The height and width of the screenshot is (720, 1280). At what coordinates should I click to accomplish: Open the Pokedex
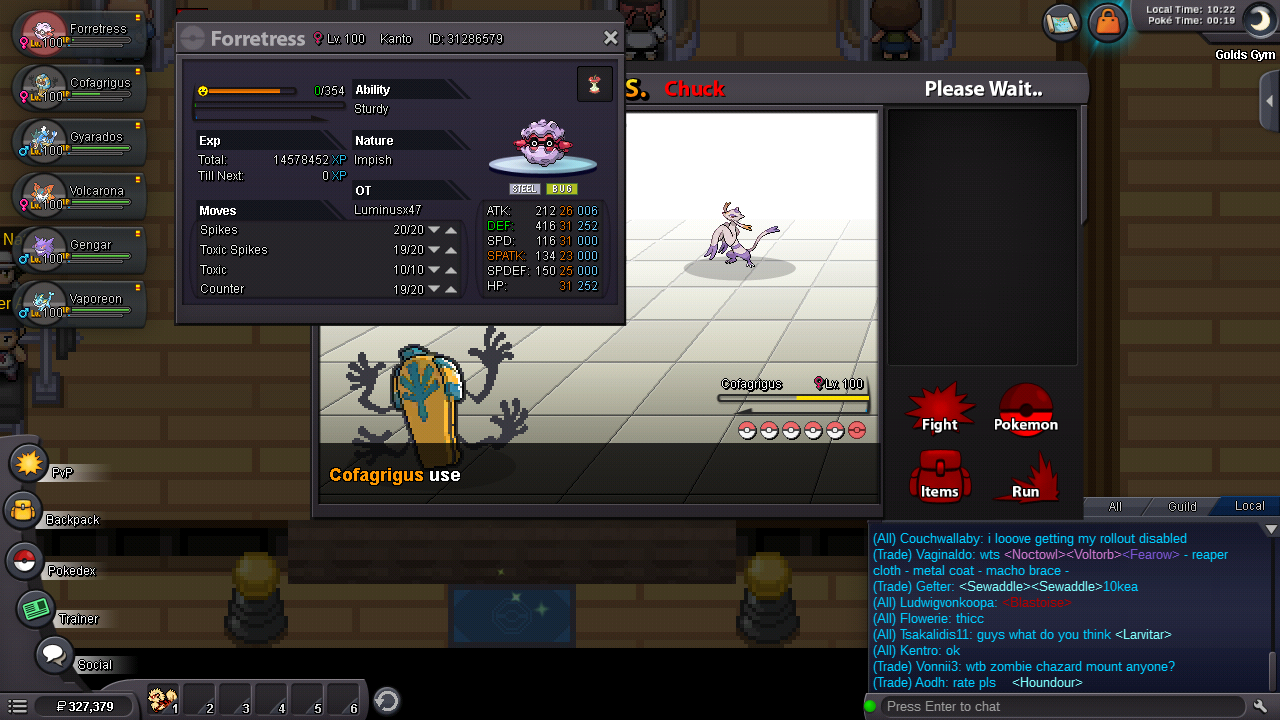[x=24, y=561]
